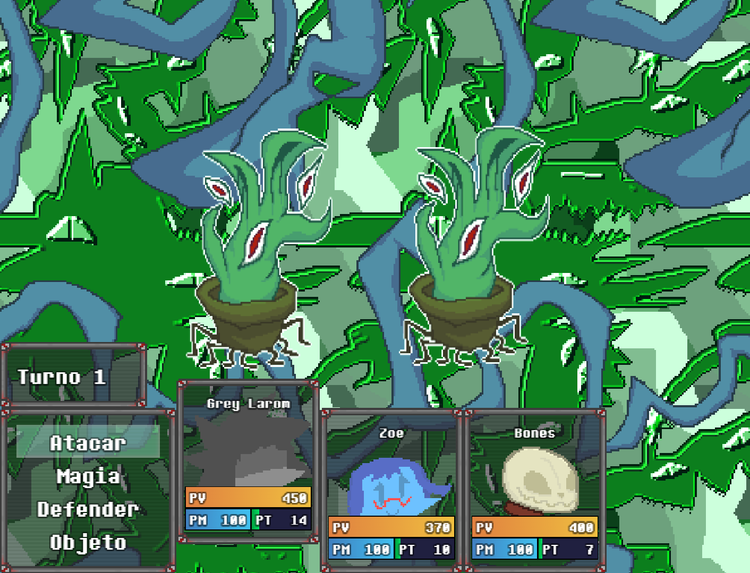Select Grey Larom's party panel

click(248, 462)
